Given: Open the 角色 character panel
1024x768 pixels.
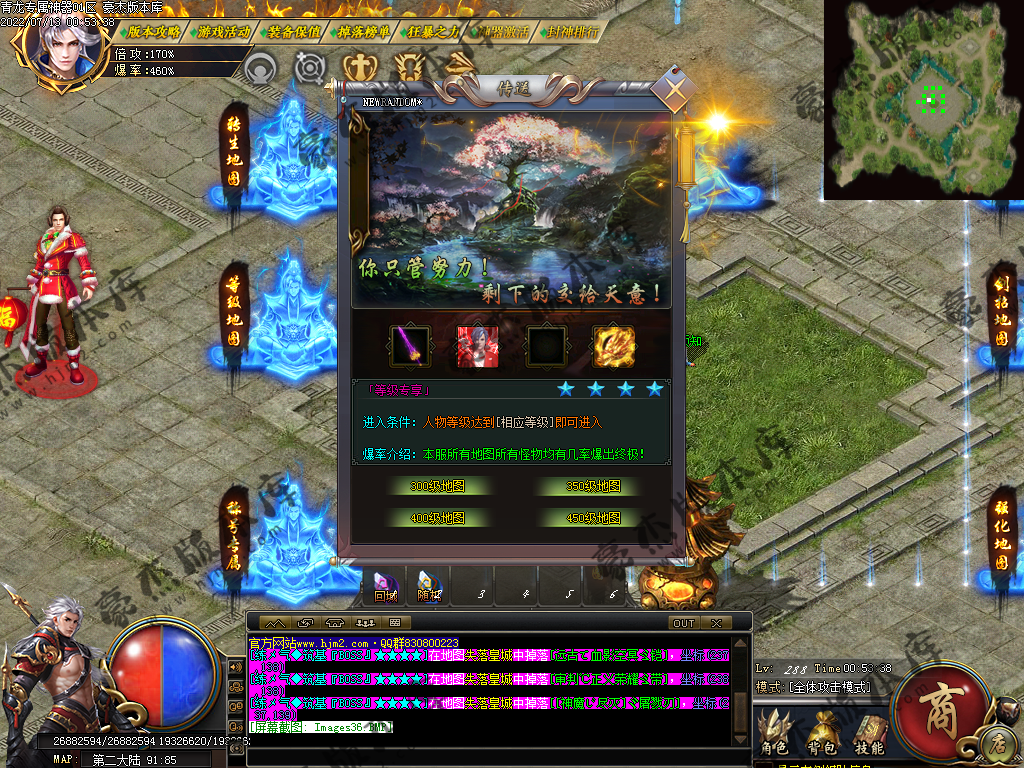Looking at the screenshot, I should coord(775,735).
